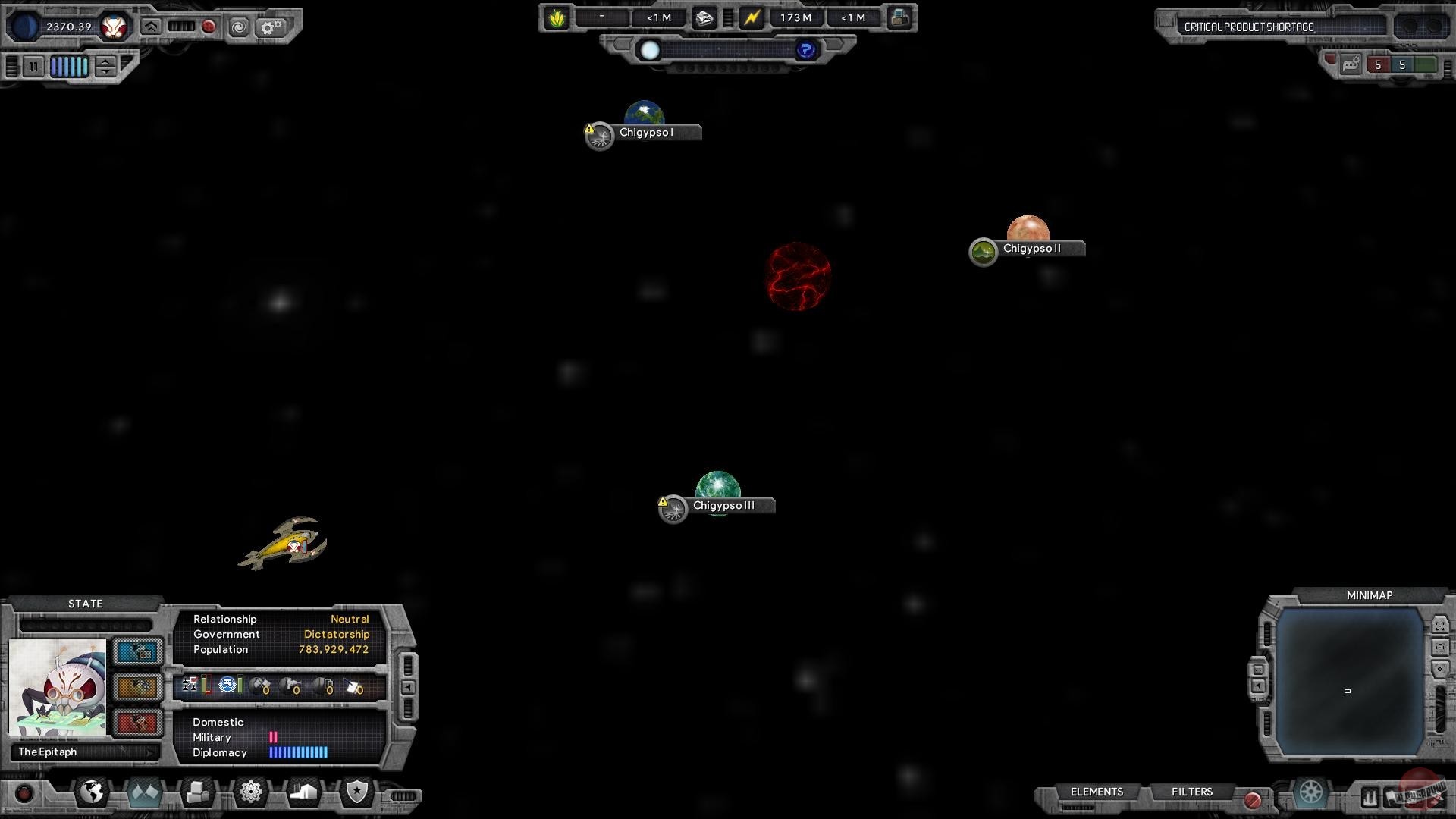This screenshot has width=1456, height=819.
Task: Click the printer icon in the resource bar
Action: point(899,17)
